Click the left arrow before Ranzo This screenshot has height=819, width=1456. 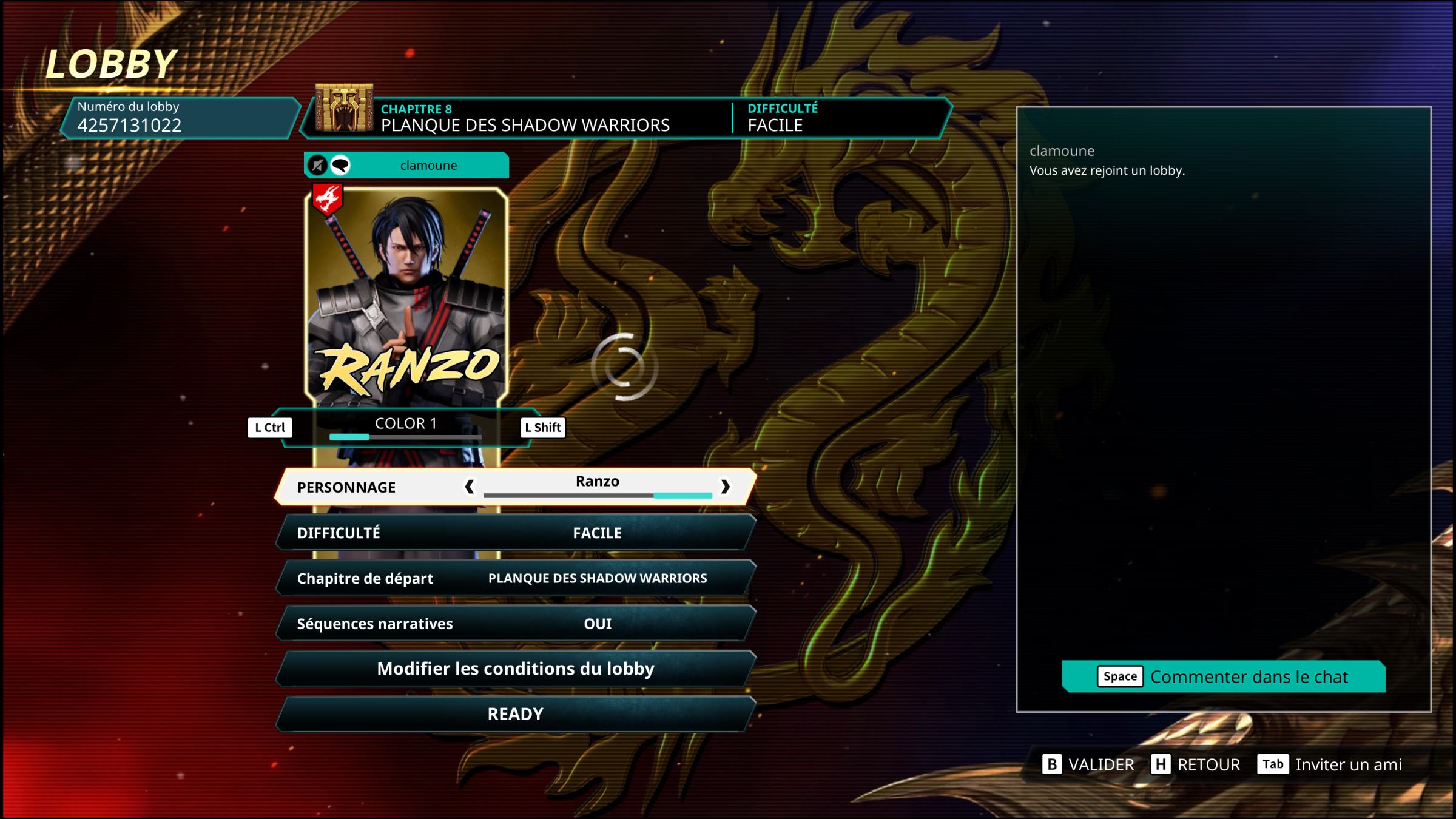tap(469, 487)
